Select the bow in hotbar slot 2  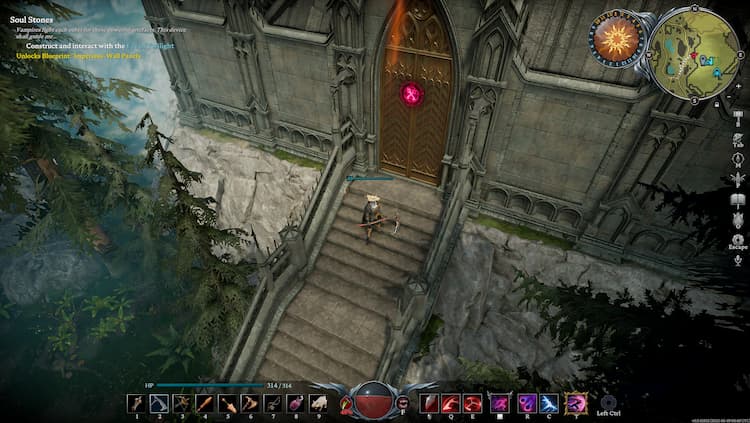(159, 403)
